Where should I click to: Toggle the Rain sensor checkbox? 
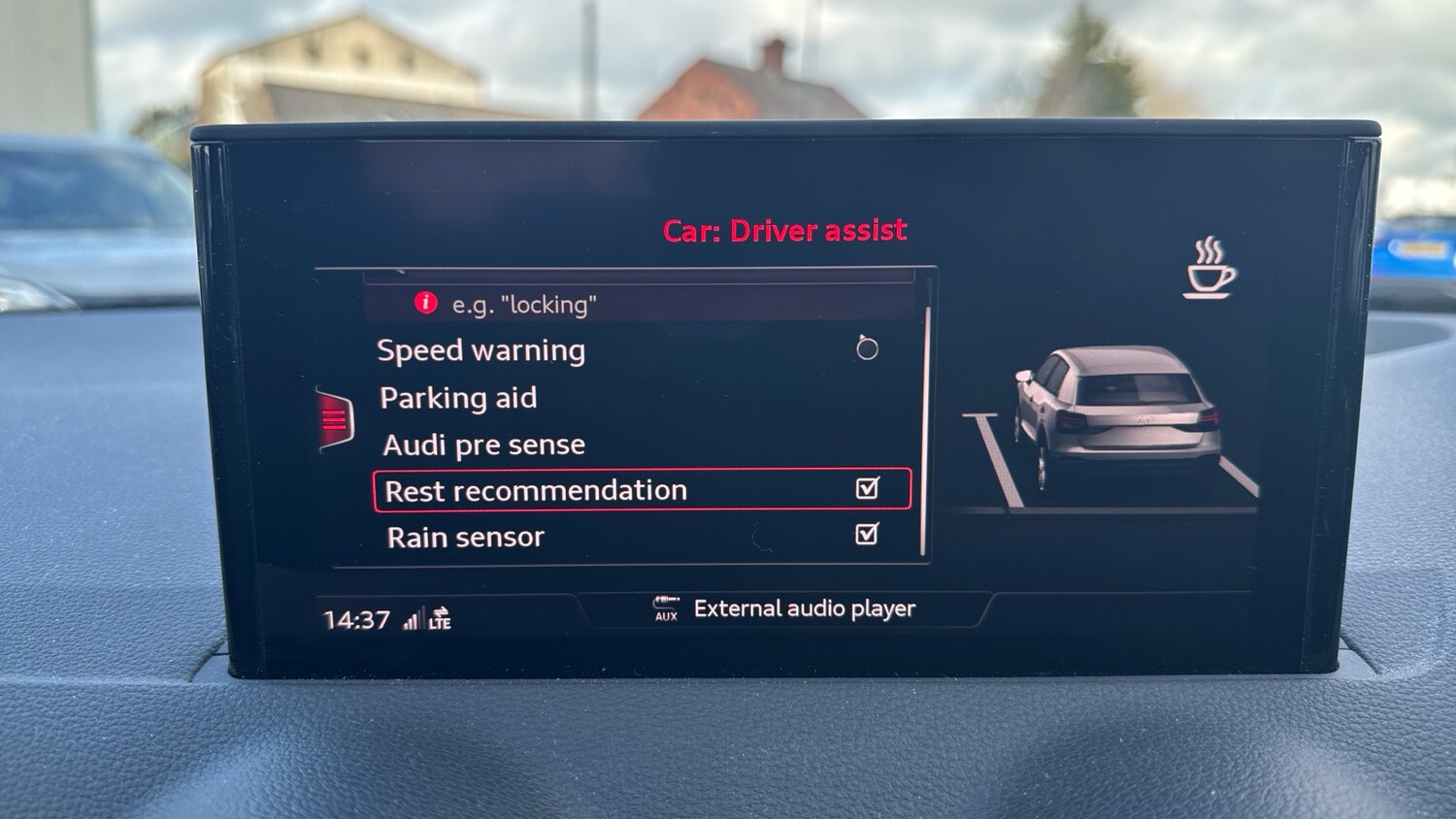866,534
